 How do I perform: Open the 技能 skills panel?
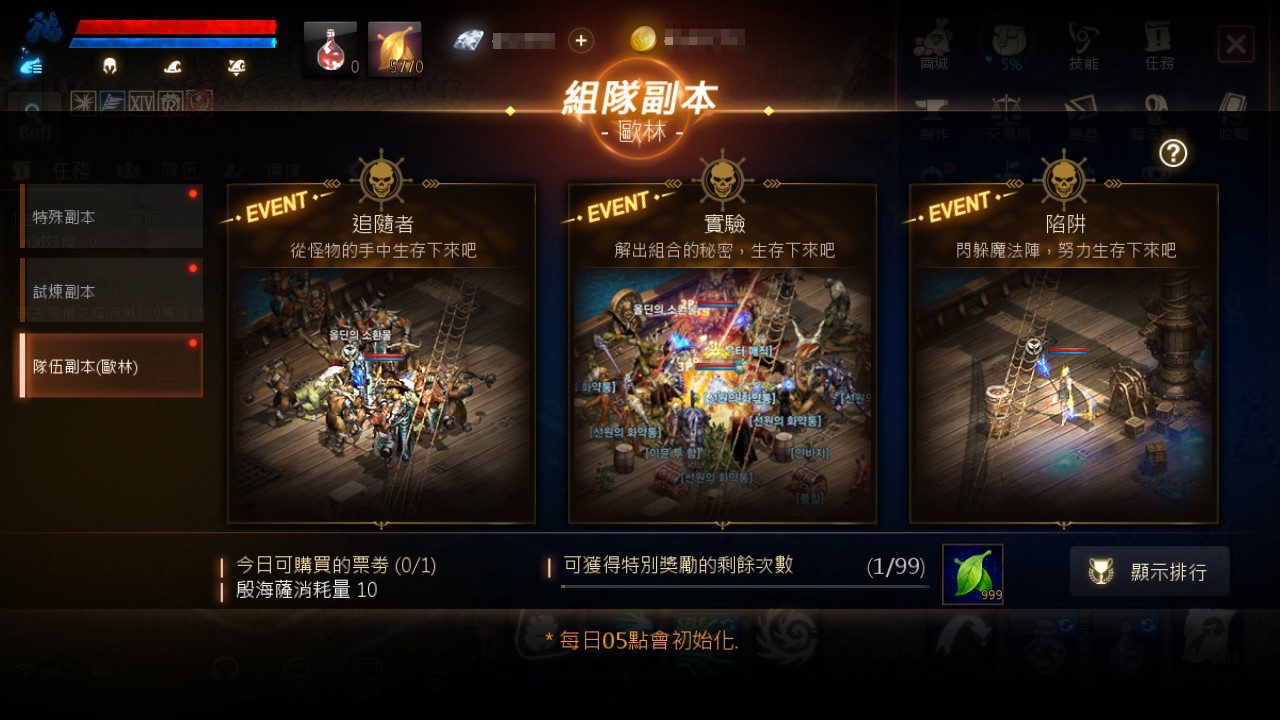tap(1085, 40)
